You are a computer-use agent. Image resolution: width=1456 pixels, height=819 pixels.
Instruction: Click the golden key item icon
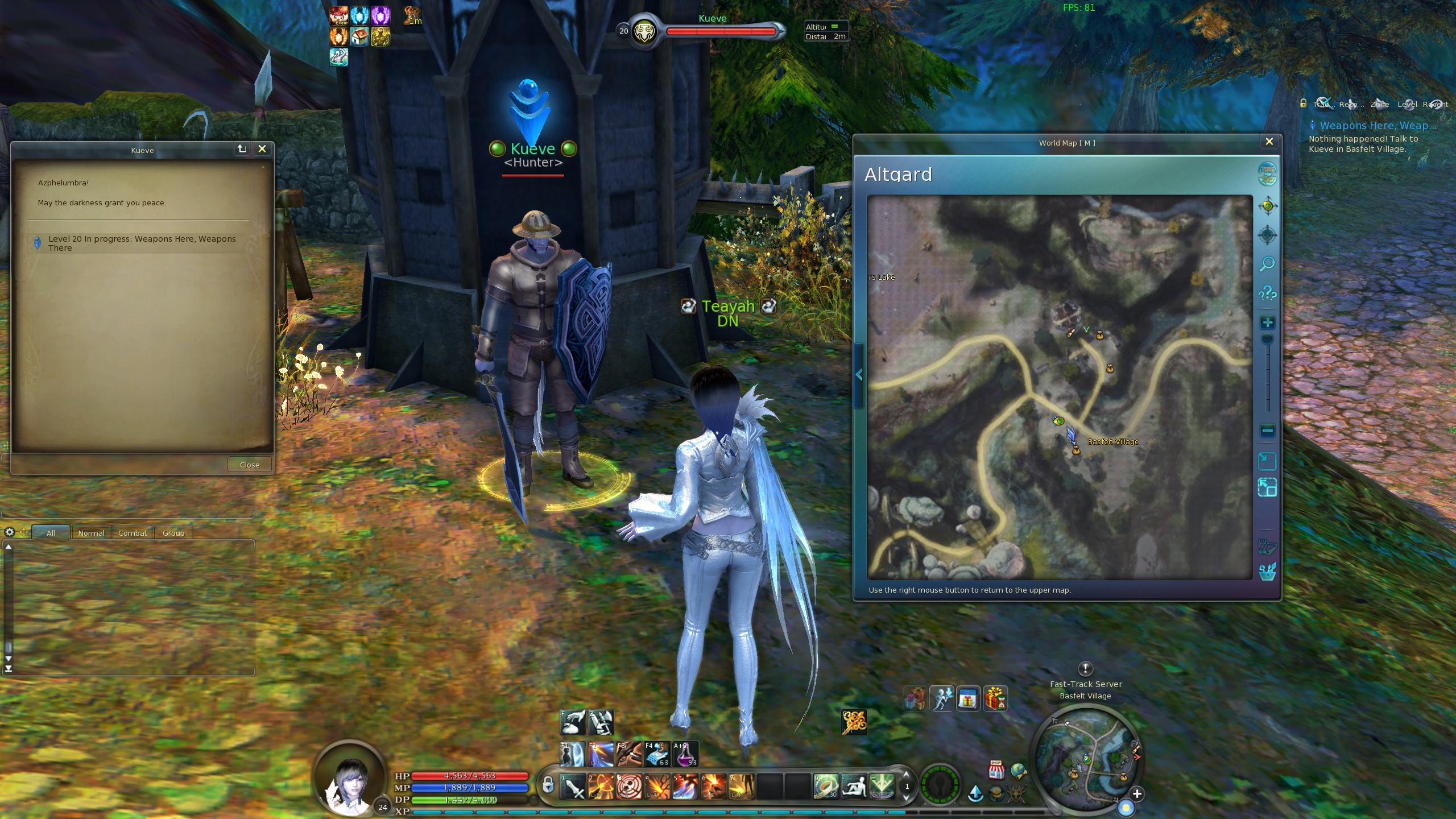pos(854,722)
